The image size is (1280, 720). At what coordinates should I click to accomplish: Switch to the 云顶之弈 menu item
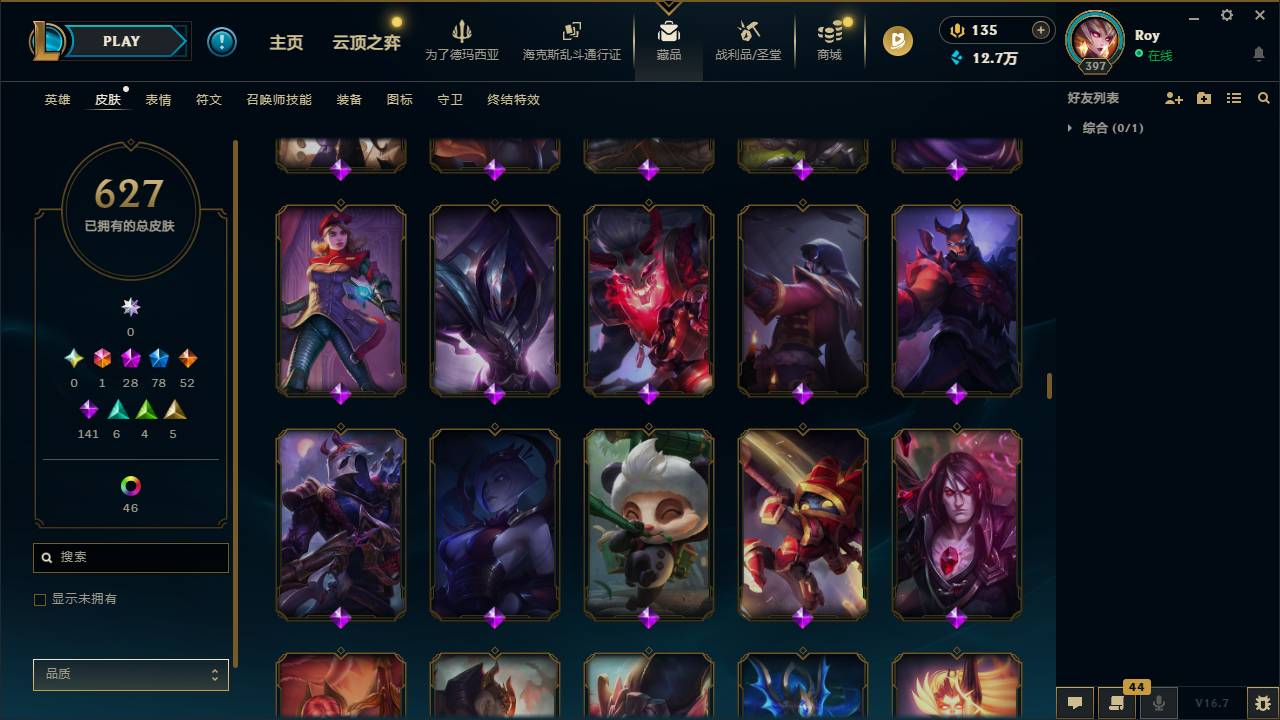(x=366, y=41)
